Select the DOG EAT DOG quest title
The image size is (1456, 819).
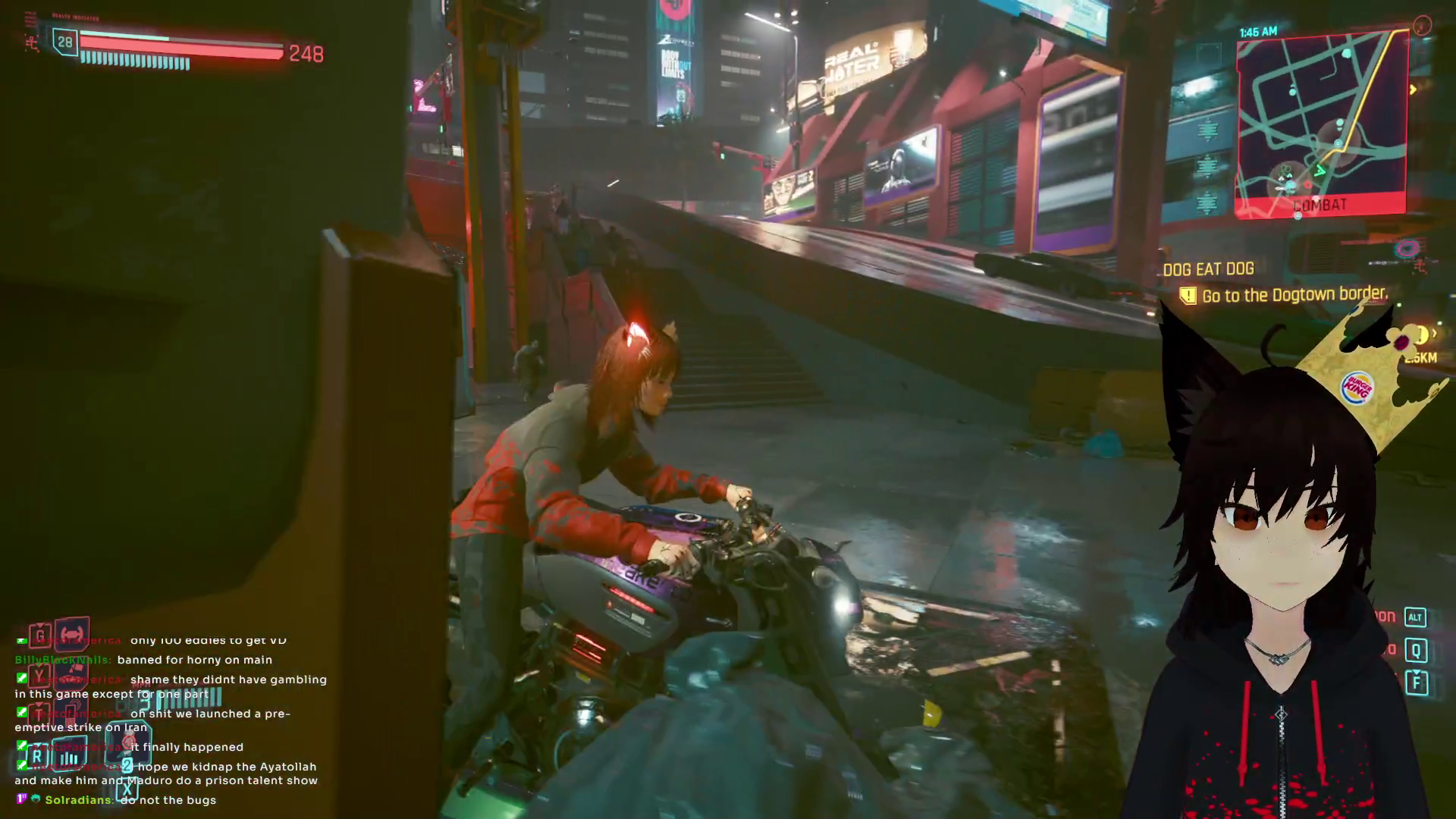click(1208, 269)
